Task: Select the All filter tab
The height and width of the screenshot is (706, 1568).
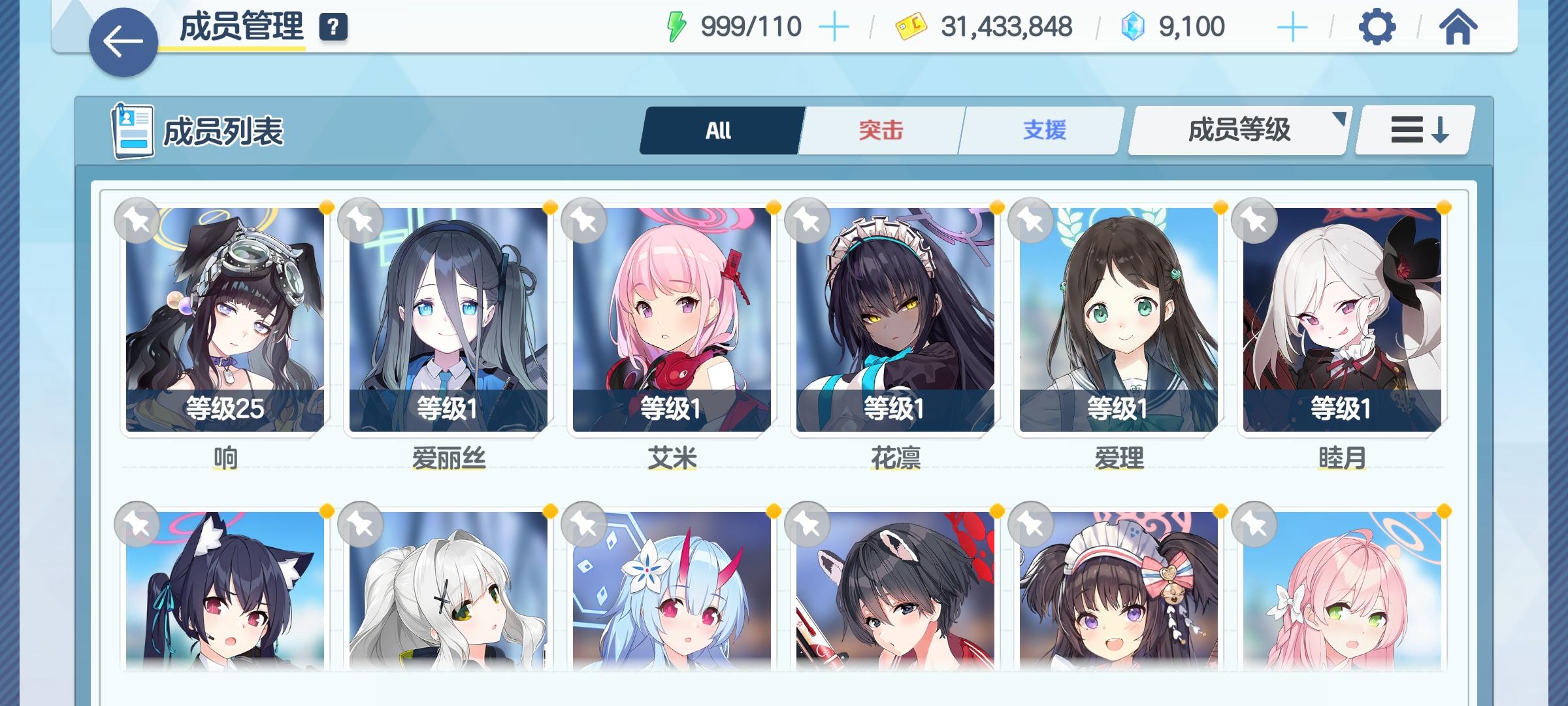Action: (x=719, y=129)
